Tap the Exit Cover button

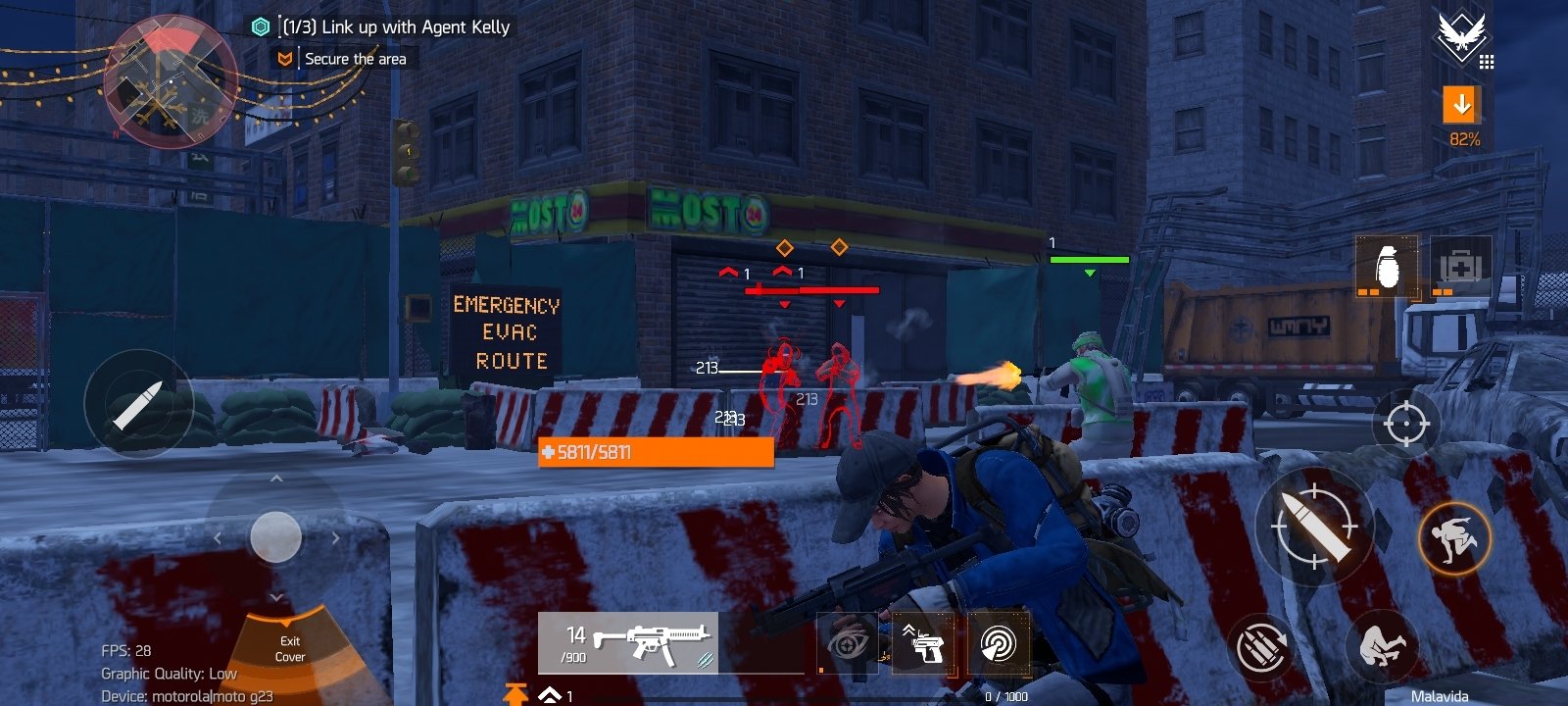coord(290,648)
